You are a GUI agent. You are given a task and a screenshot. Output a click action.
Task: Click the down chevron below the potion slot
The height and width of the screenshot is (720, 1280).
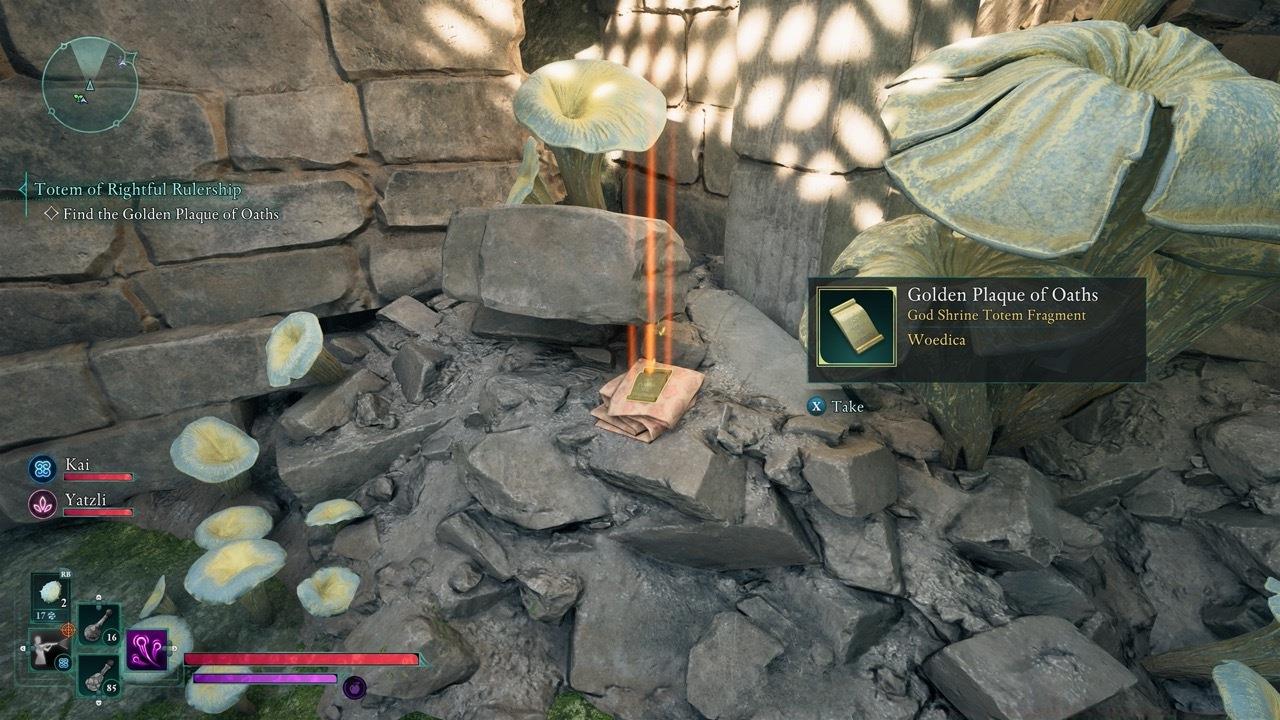(x=98, y=702)
